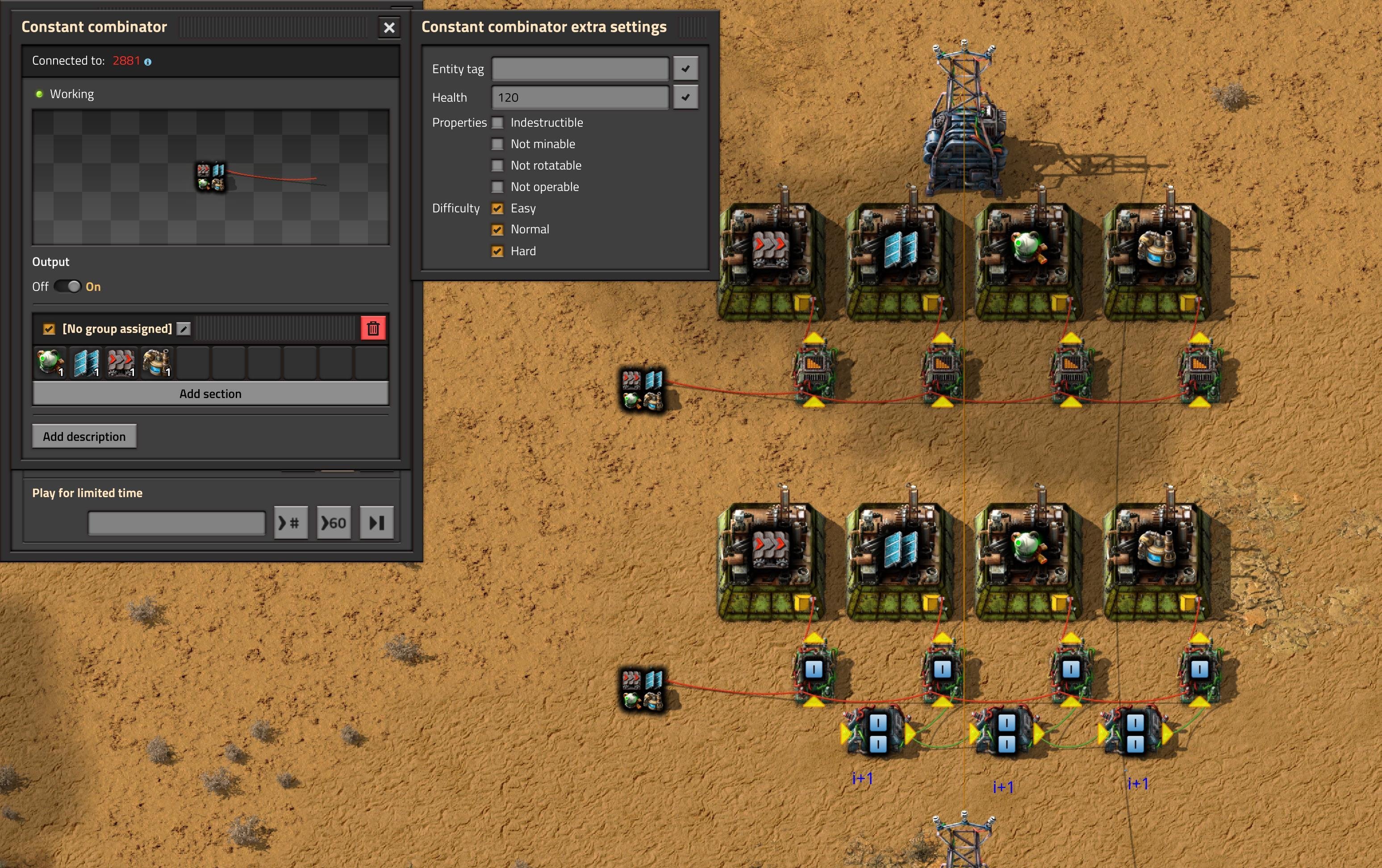The height and width of the screenshot is (868, 1382).
Task: Delete the signal section with trash button
Action: (373, 329)
